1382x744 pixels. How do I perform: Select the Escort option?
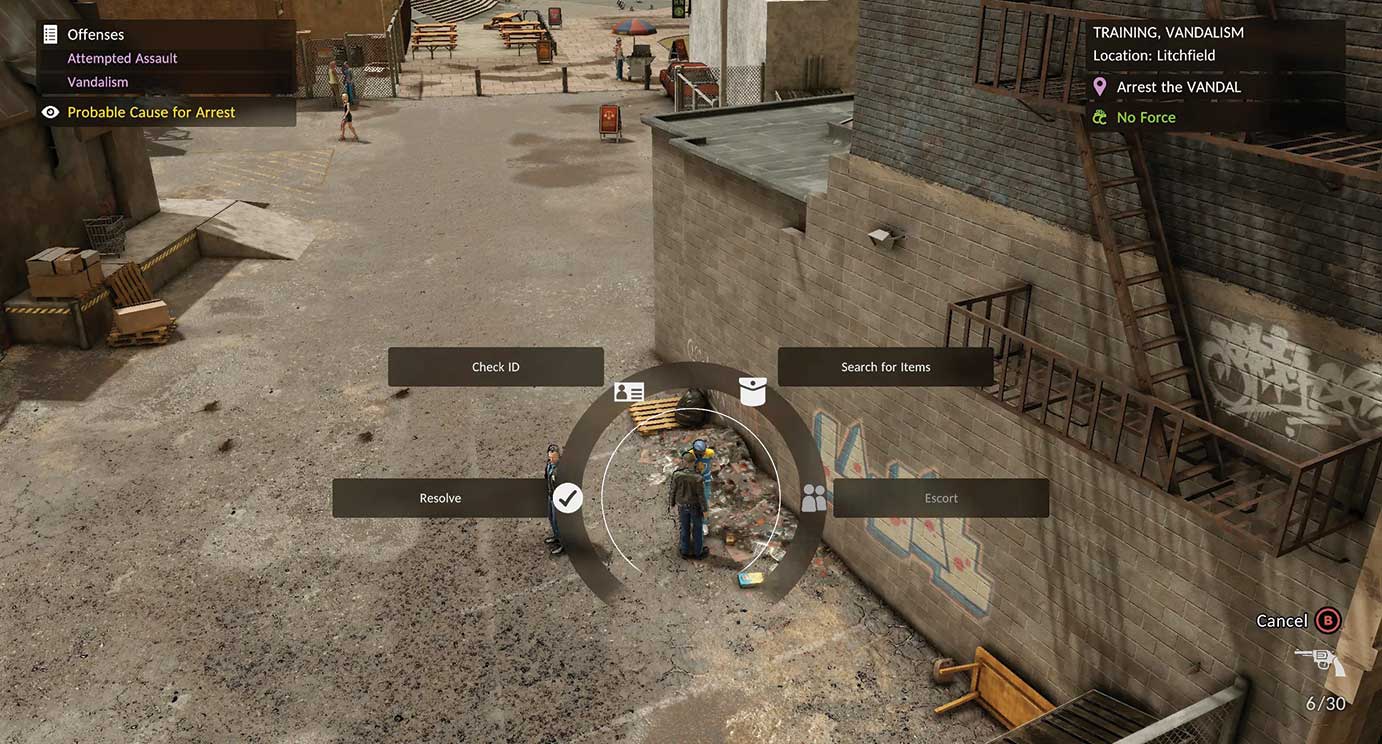940,498
